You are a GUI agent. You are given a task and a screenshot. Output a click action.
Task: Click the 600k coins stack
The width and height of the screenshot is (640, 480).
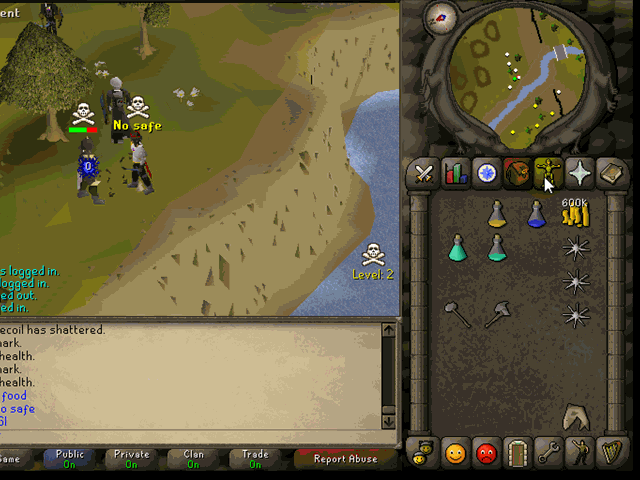(x=575, y=214)
